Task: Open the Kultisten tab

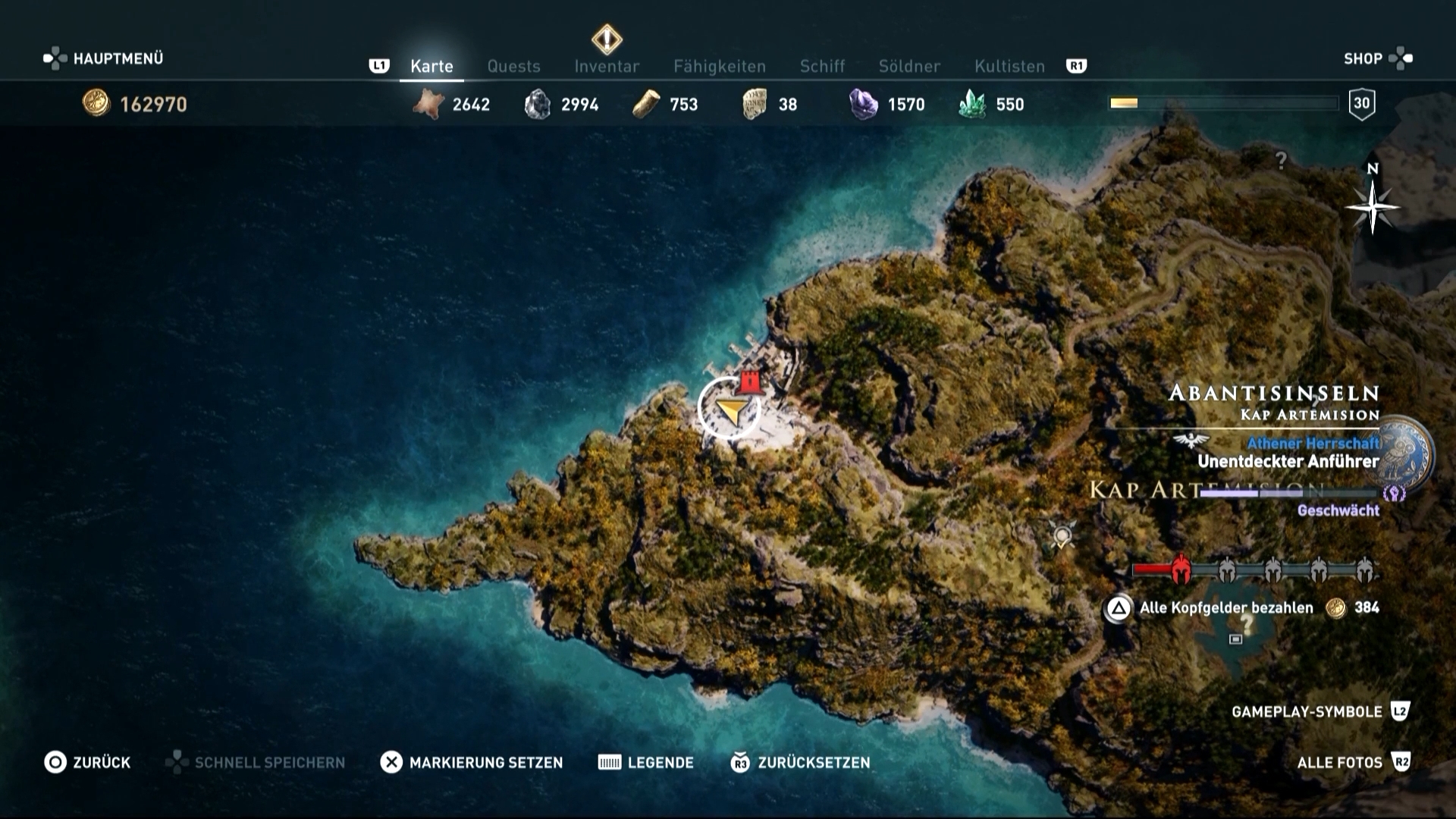Action: click(1009, 67)
